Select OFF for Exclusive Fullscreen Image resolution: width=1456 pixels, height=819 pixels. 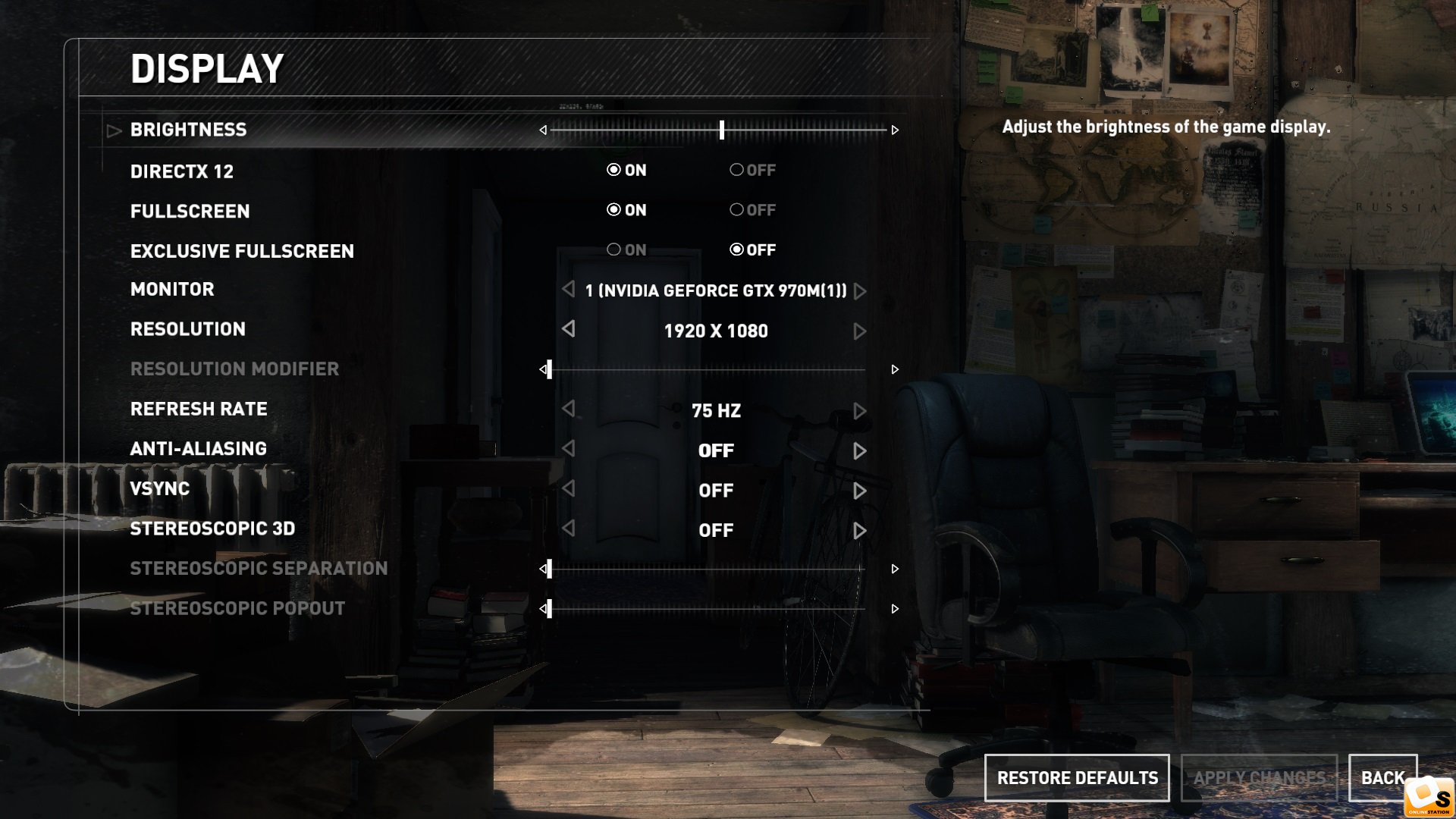coord(736,249)
